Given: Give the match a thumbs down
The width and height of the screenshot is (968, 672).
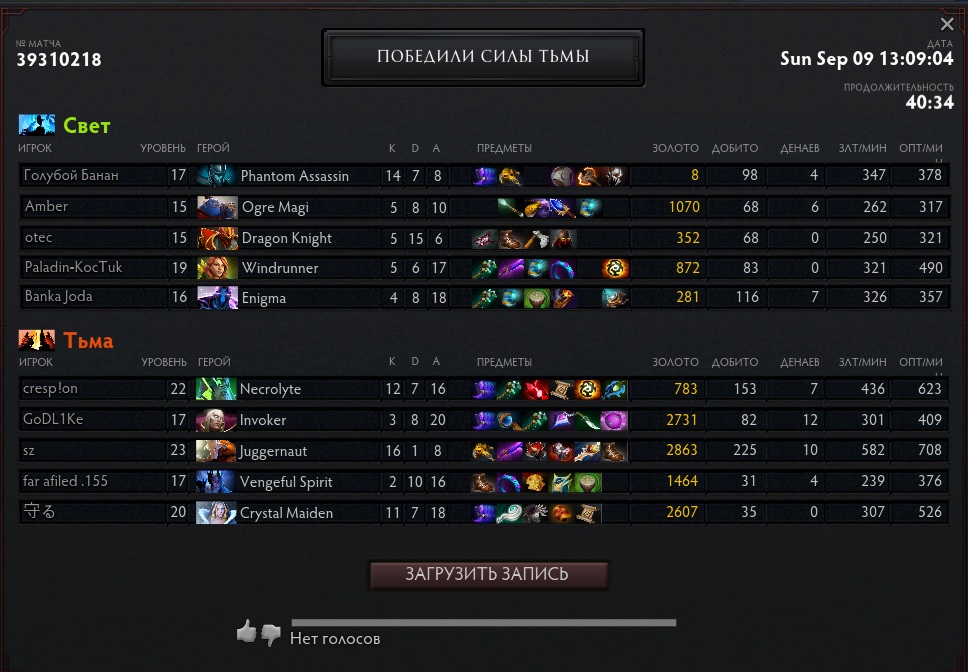Looking at the screenshot, I should [x=270, y=634].
